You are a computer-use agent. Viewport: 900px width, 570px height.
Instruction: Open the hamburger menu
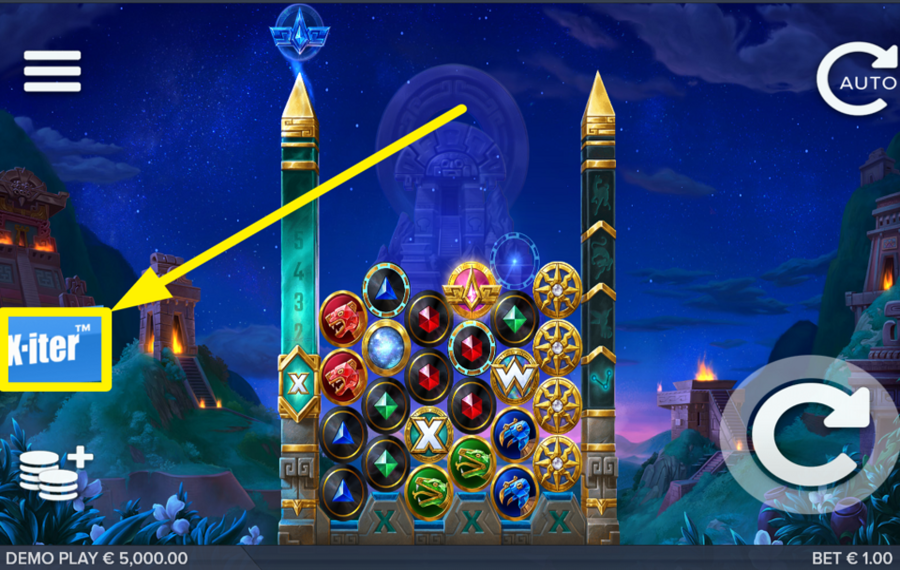52,71
